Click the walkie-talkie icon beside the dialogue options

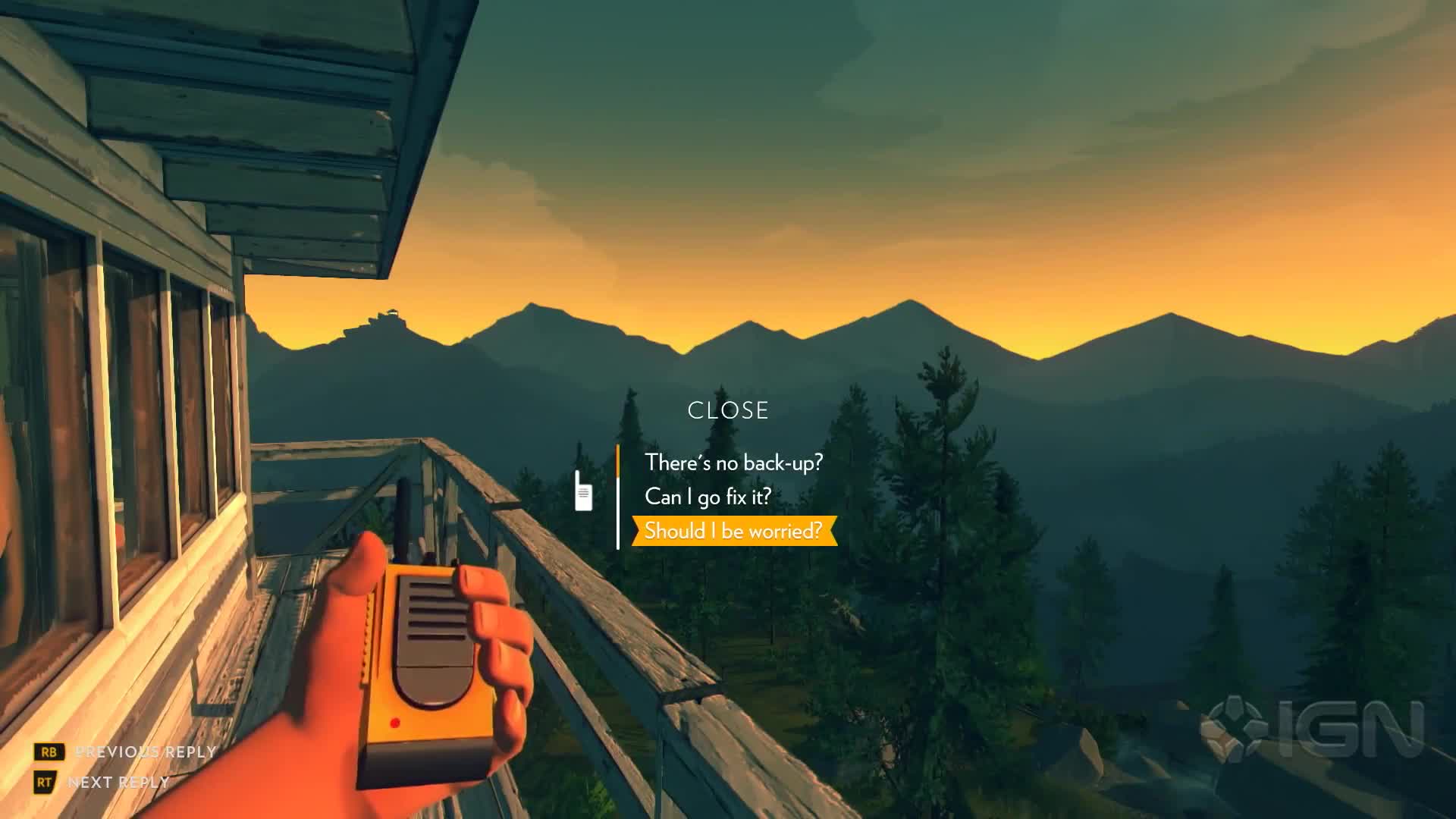pos(582,491)
